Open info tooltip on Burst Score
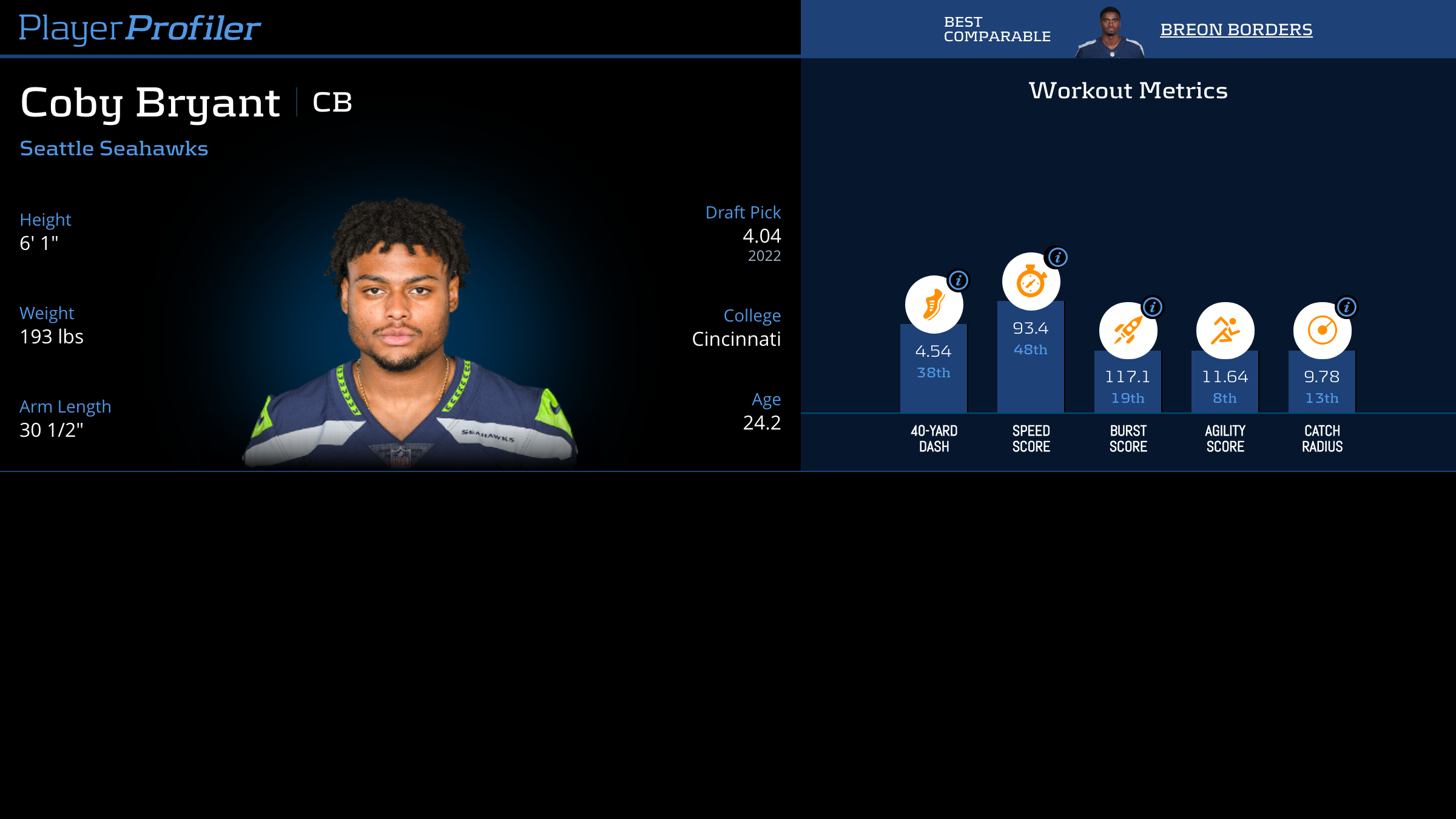Screen dimensions: 1456x819 pos(1152,307)
